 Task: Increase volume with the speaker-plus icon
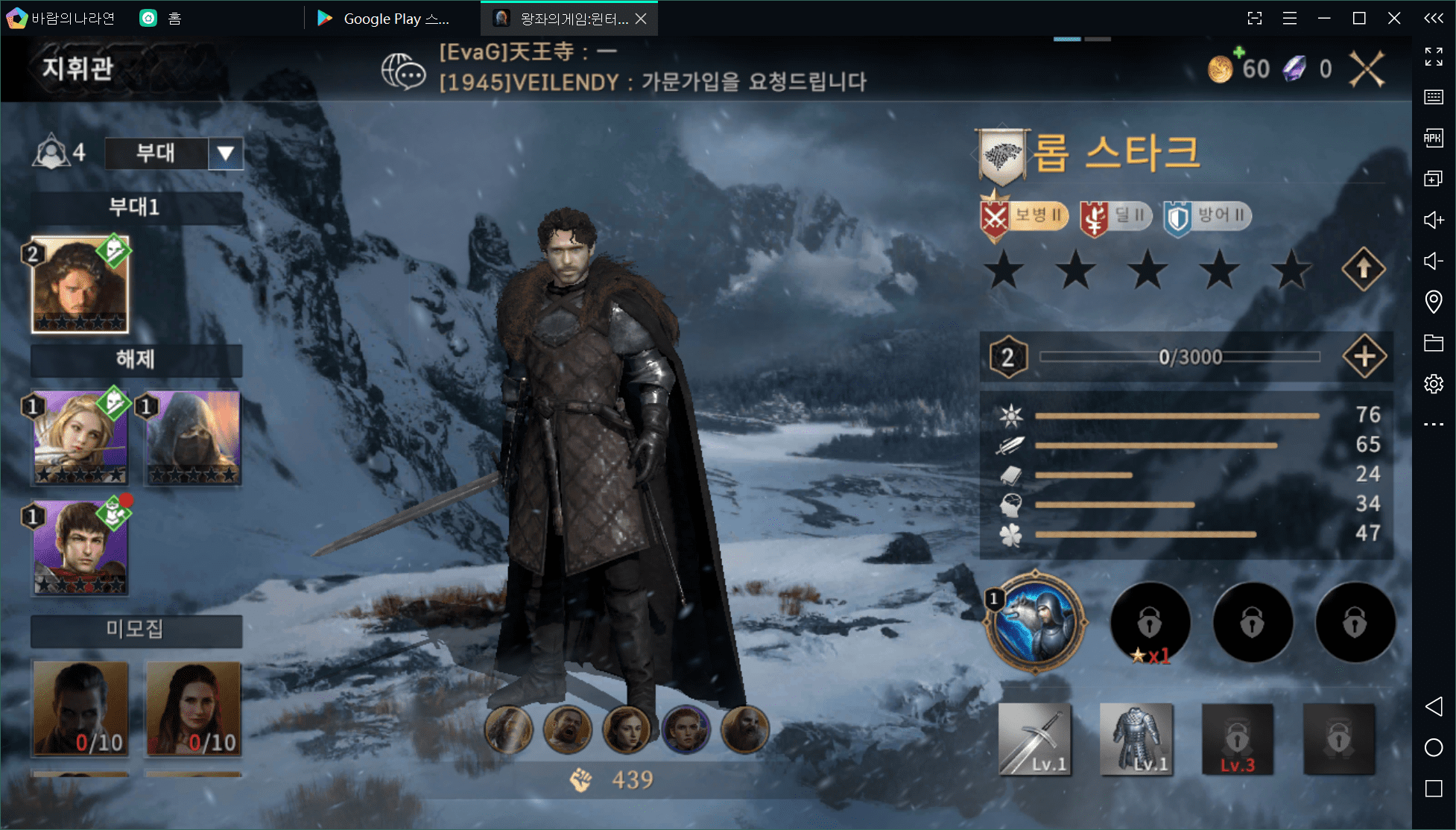click(x=1433, y=221)
